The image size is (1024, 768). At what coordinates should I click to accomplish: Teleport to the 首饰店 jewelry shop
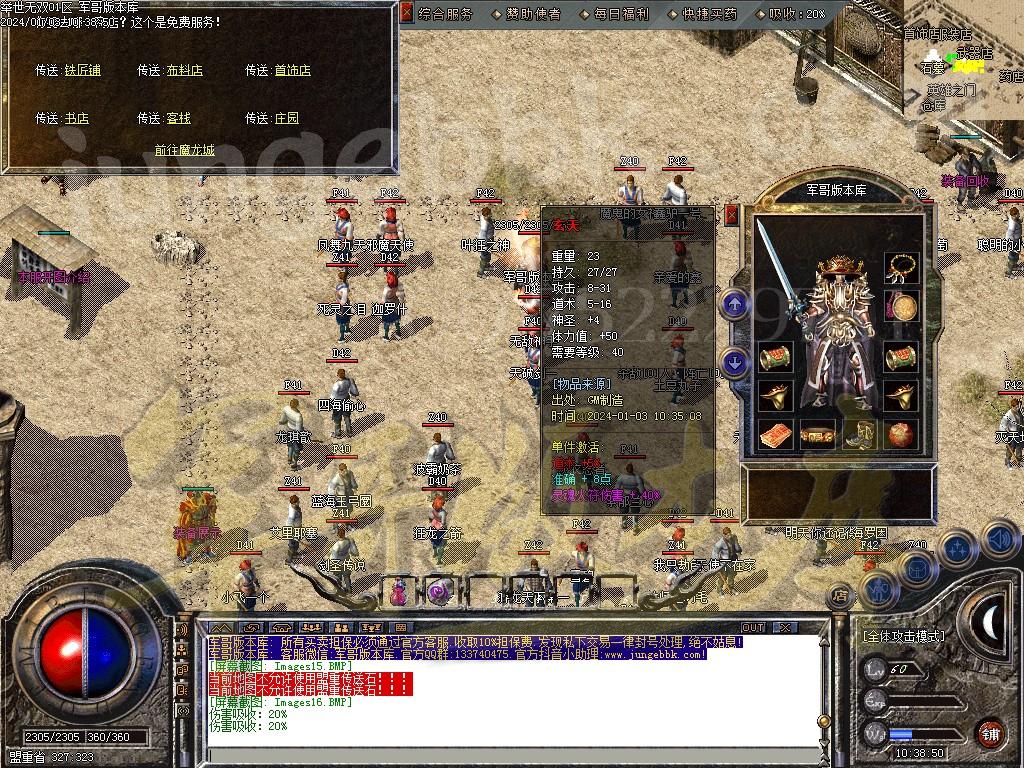click(x=292, y=70)
